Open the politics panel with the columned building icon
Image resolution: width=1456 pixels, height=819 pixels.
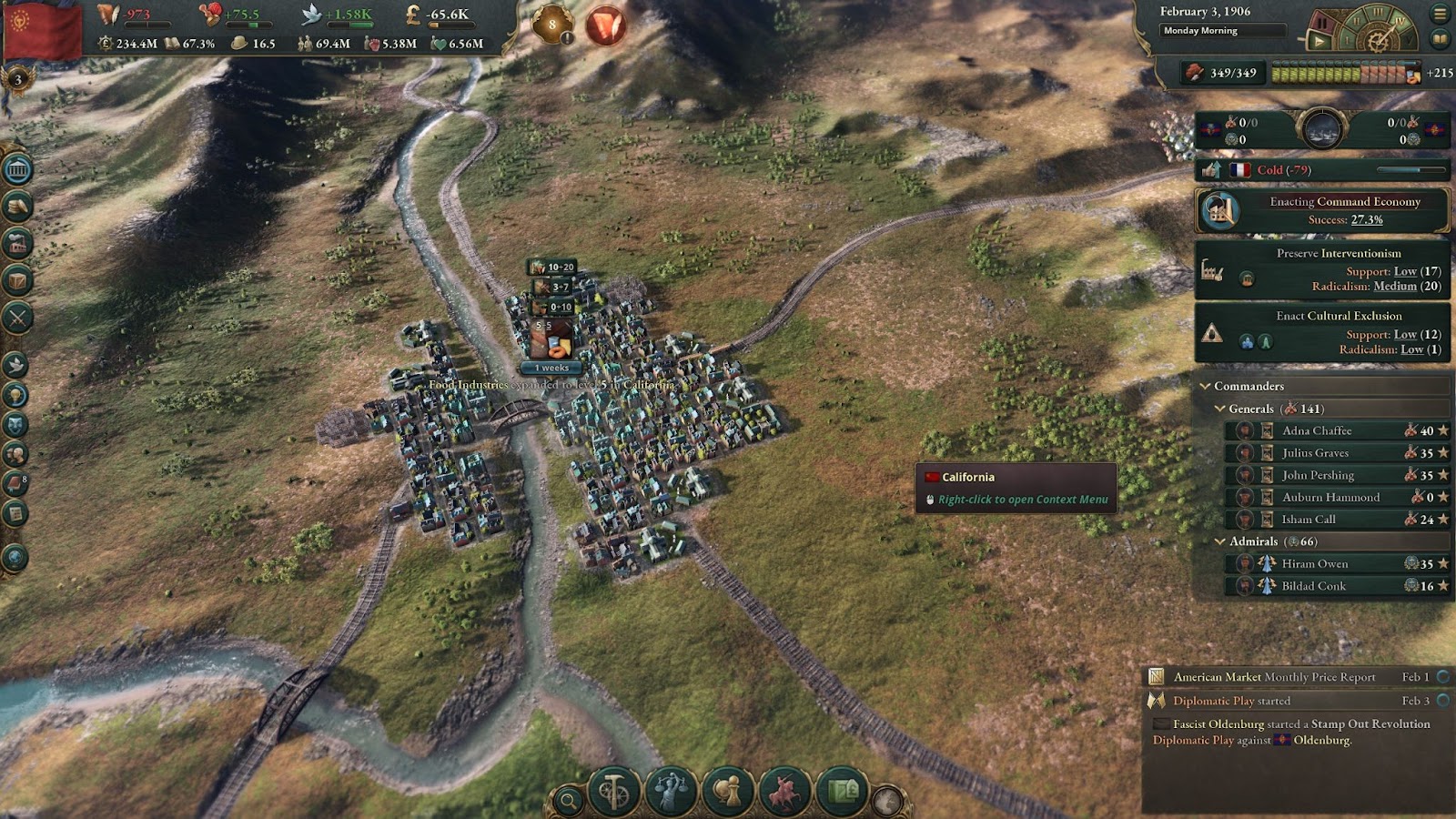[x=18, y=170]
